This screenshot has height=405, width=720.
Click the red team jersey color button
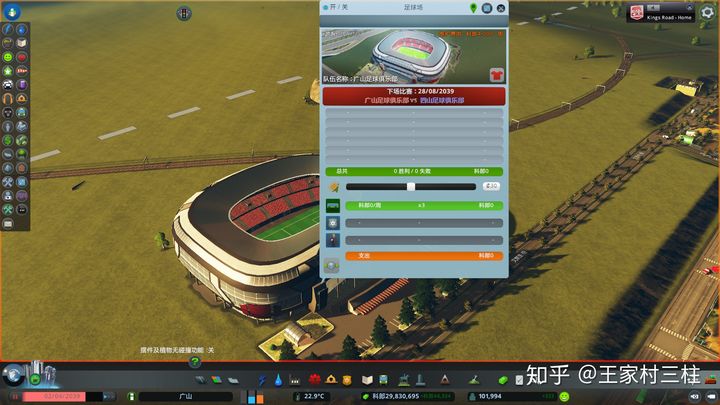pos(495,75)
